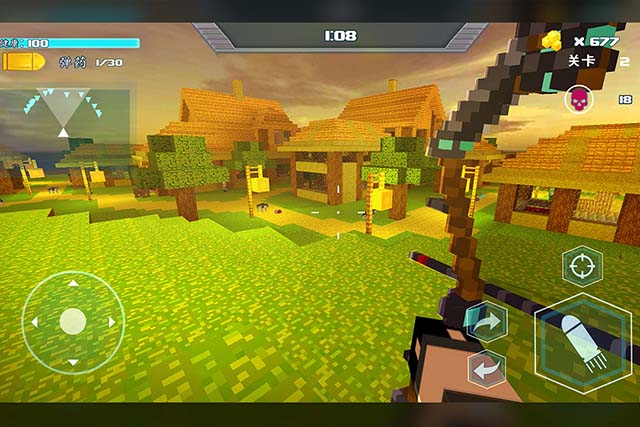Tap the pink skull kill counter icon
Screen dimensions: 640x427
coord(579,98)
